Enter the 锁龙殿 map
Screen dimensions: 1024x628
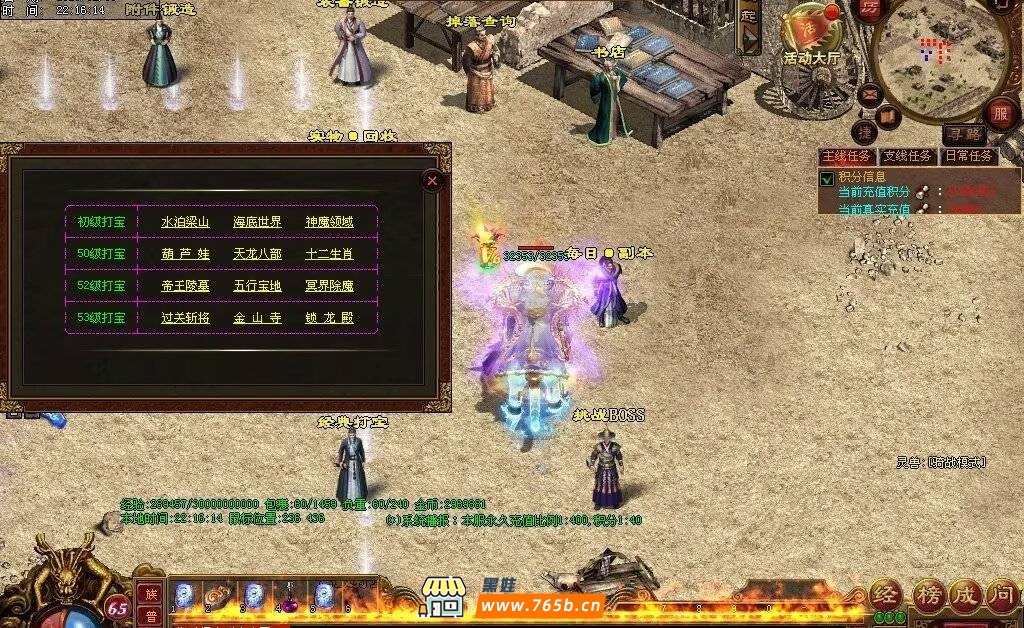pos(329,318)
